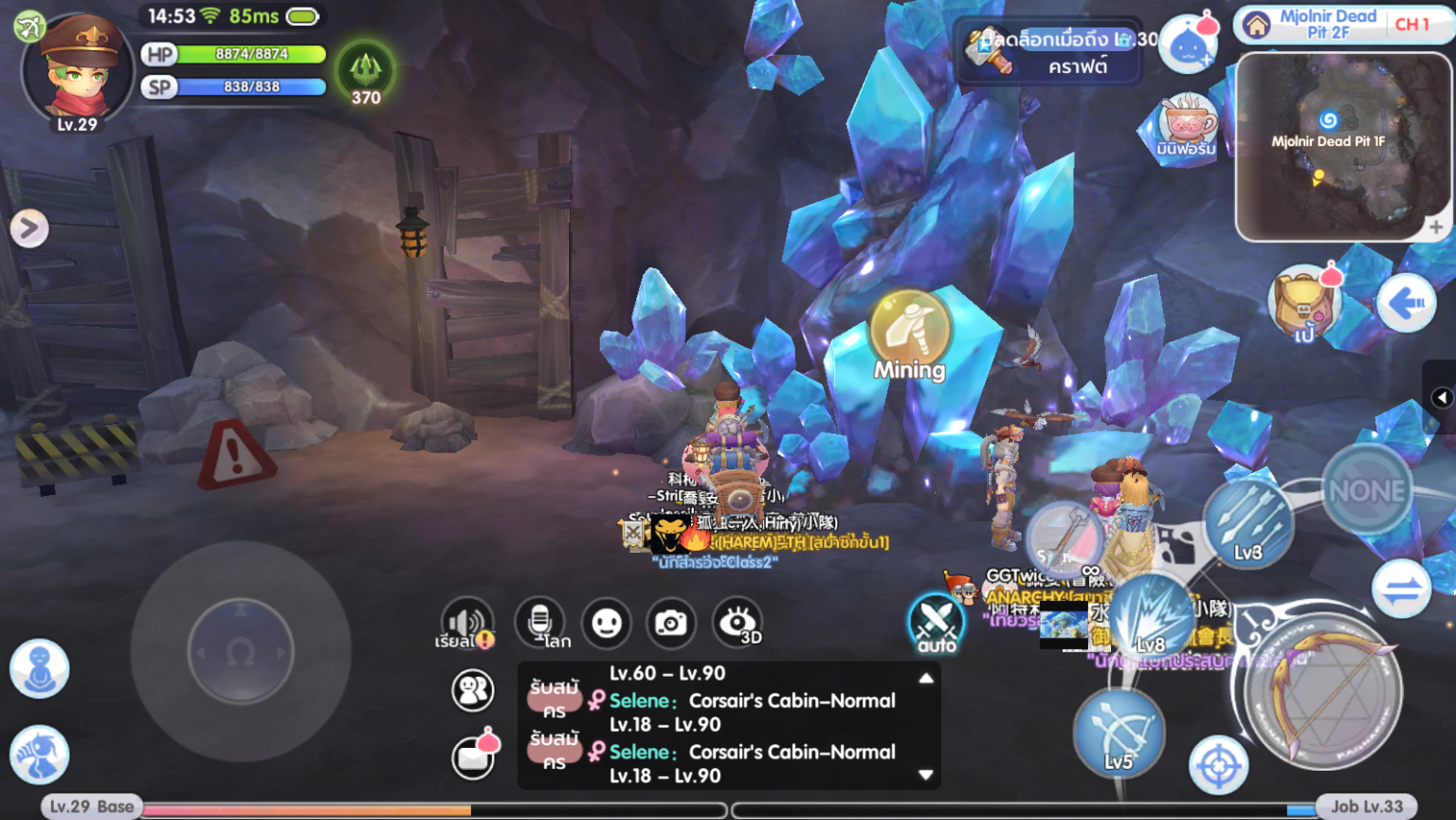Click the minimap plus button
1456x820 pixels.
click(1435, 227)
